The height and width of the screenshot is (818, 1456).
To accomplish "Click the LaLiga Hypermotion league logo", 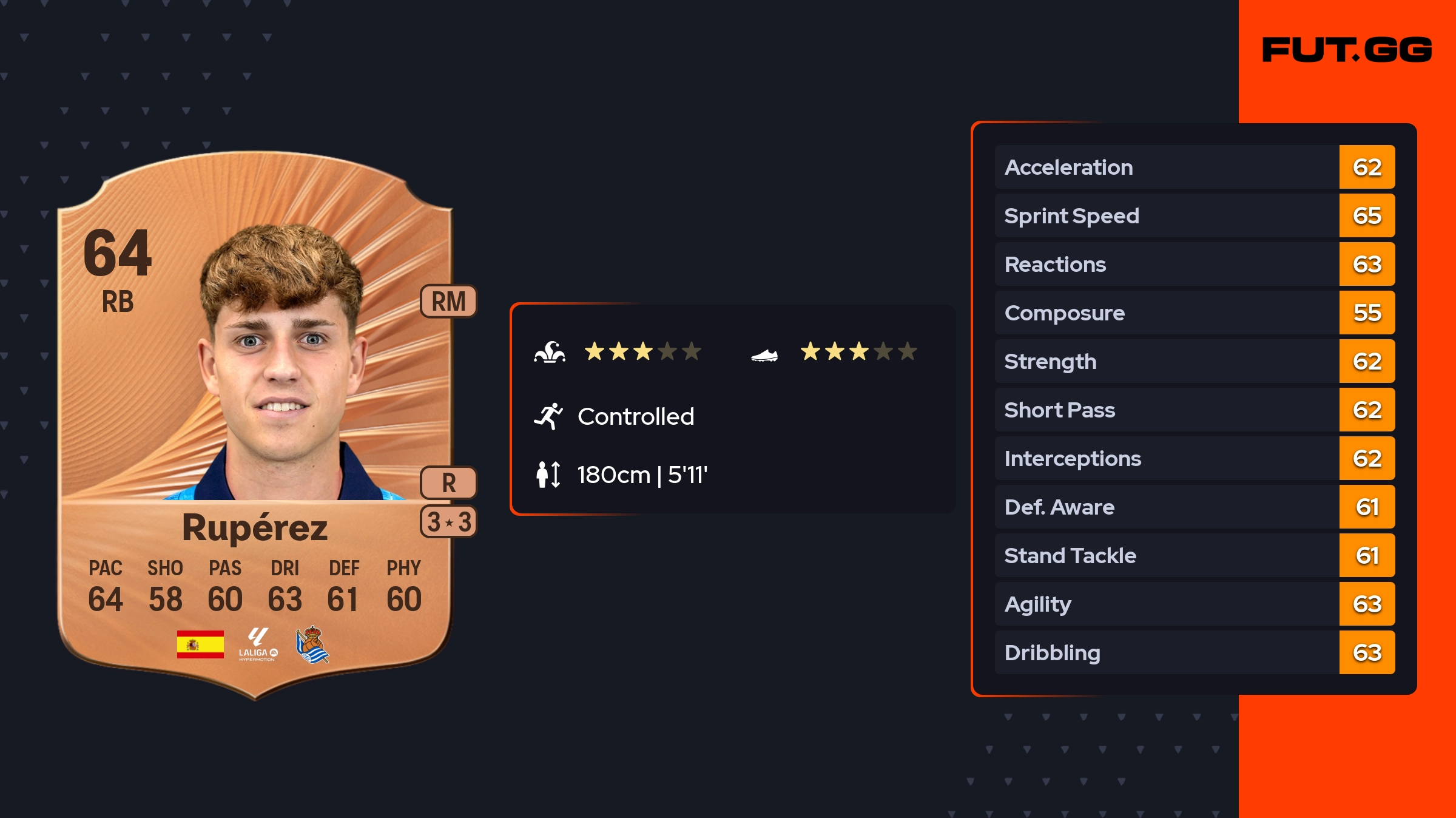I will click(x=258, y=644).
